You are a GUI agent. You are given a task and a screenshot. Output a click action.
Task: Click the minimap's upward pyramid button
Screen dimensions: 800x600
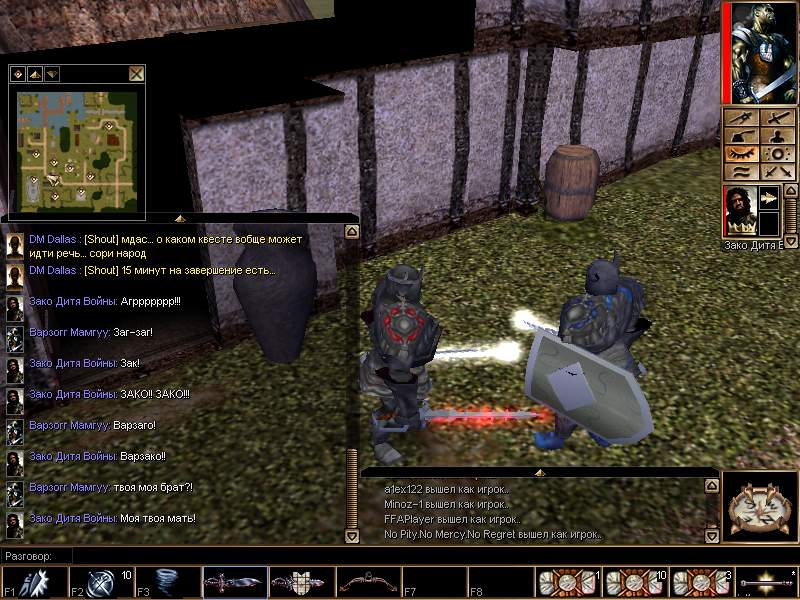click(34, 73)
